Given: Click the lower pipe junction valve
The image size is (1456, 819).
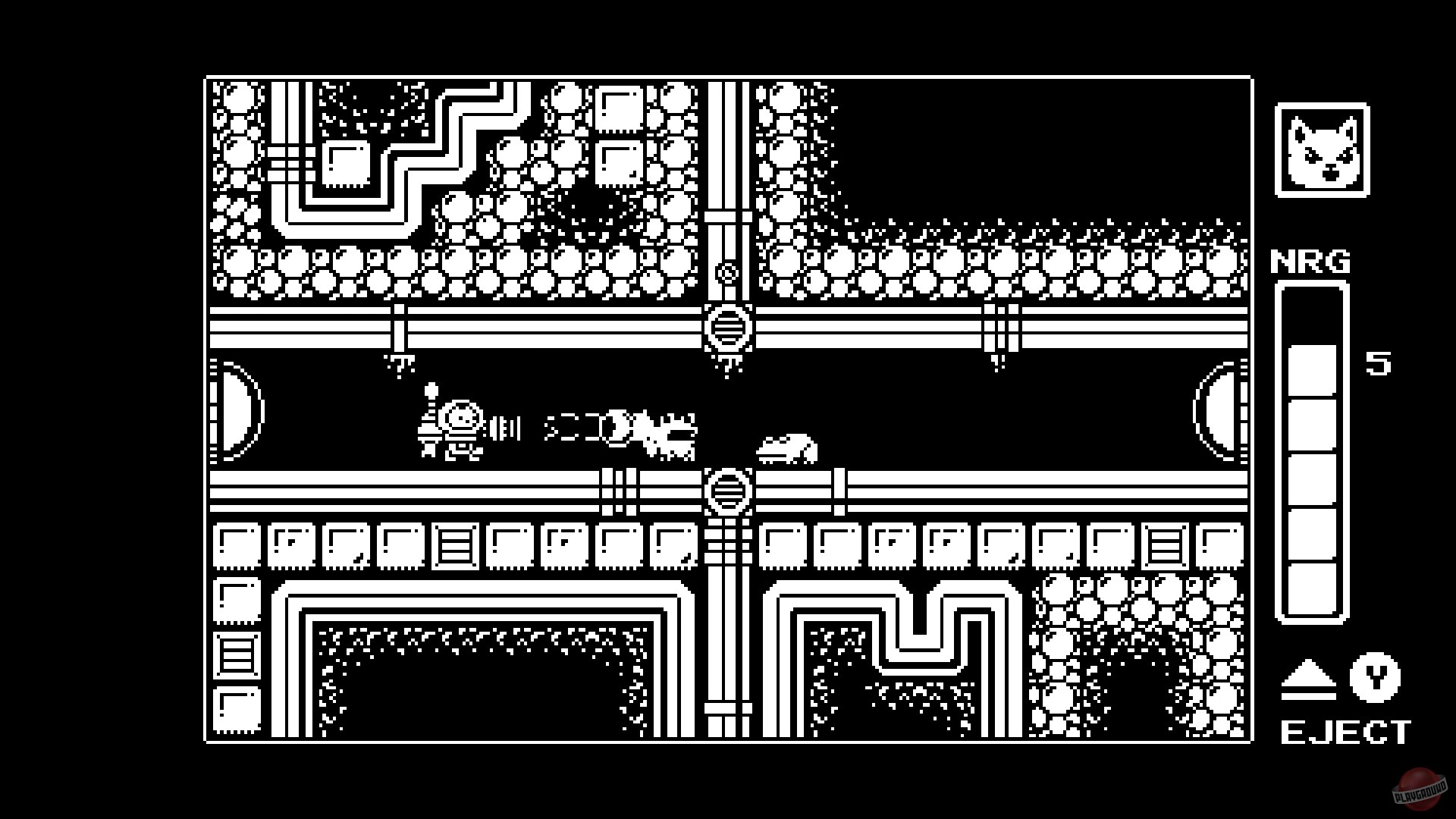Looking at the screenshot, I should pos(727,493).
